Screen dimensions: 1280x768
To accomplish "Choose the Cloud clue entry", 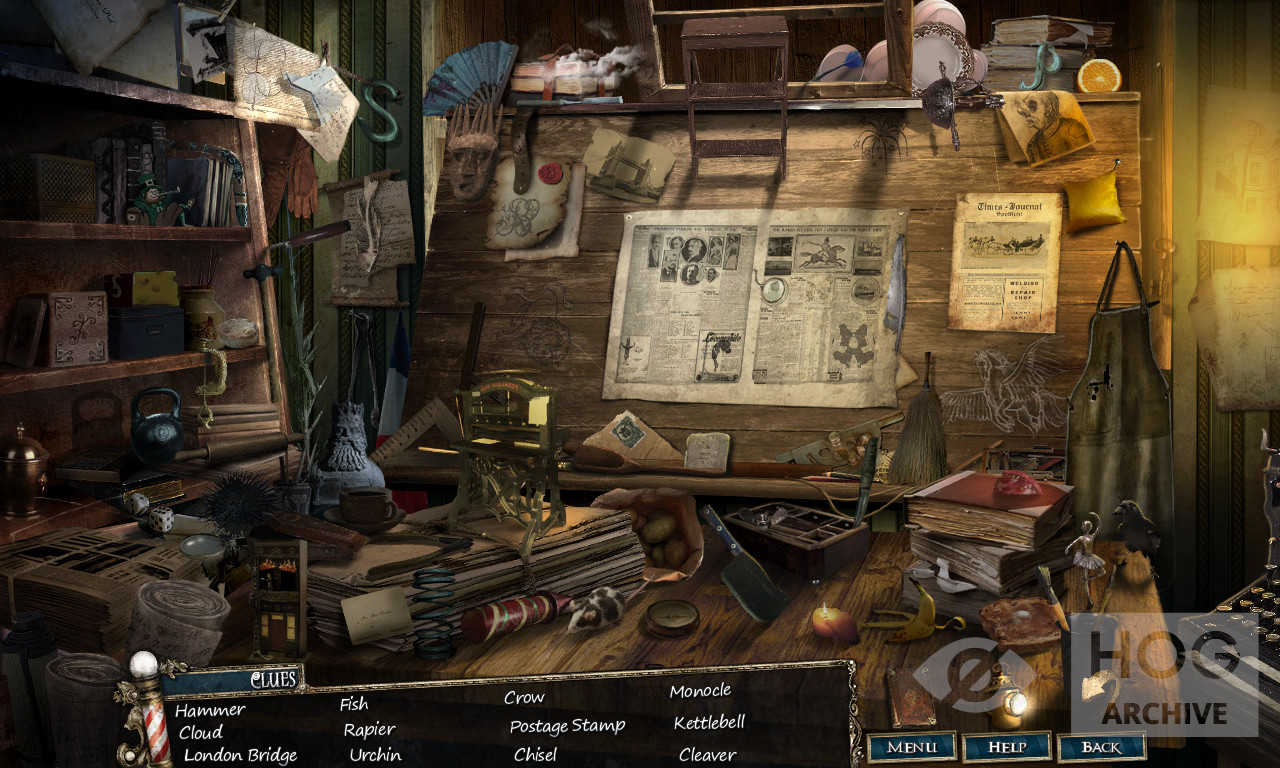I will coord(201,732).
